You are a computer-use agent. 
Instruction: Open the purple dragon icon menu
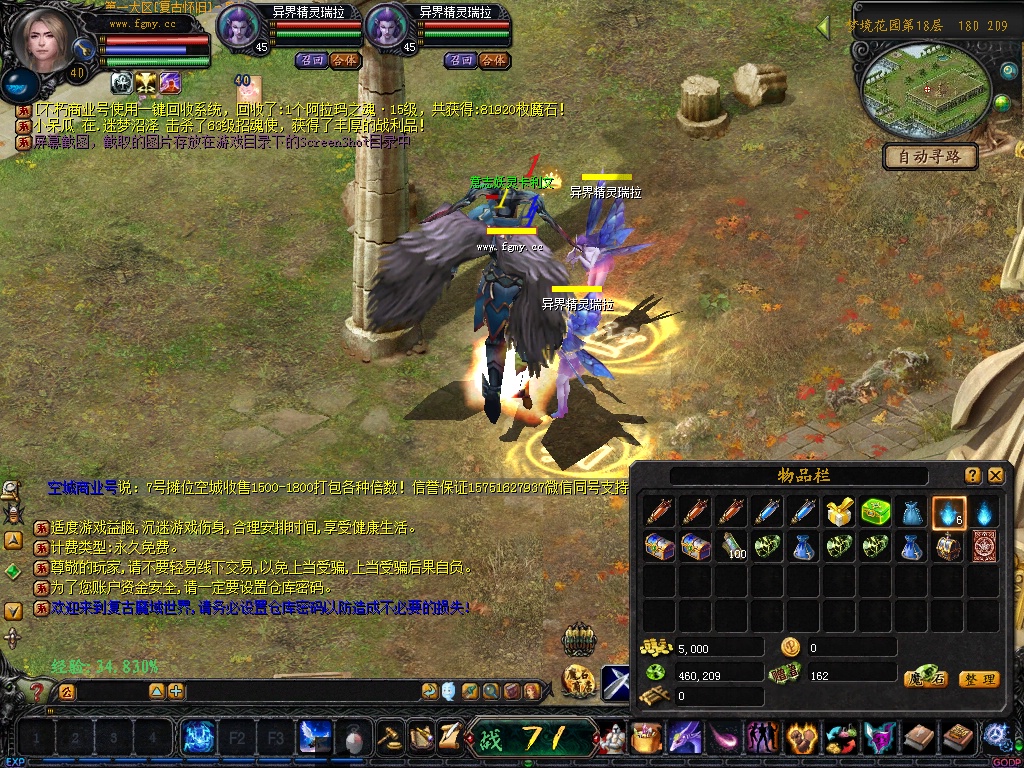tap(684, 738)
